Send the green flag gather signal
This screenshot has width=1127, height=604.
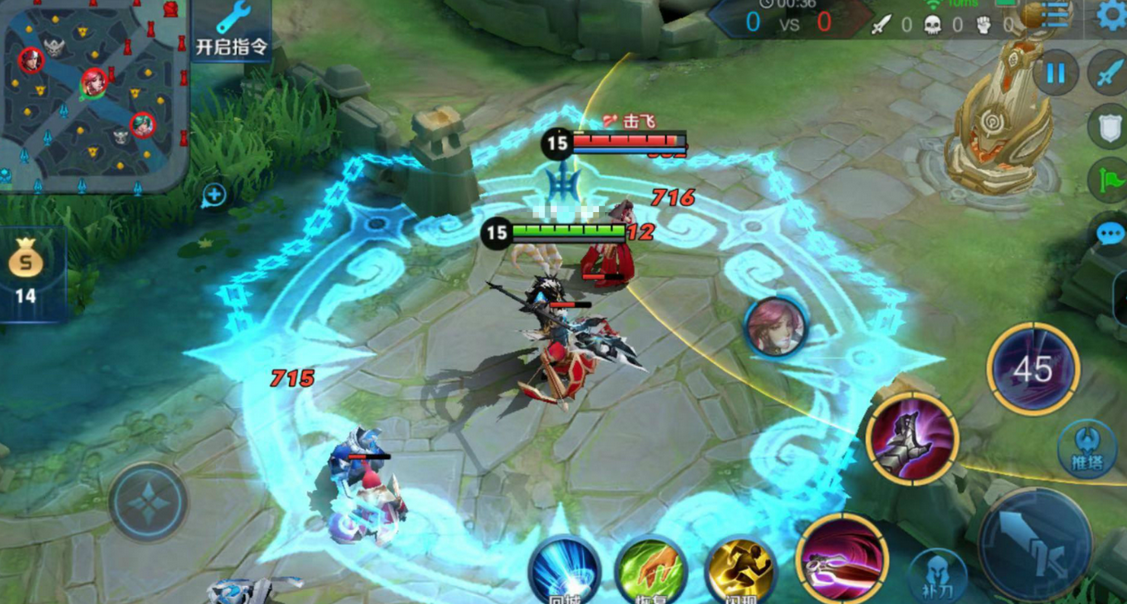pyautogui.click(x=1107, y=180)
